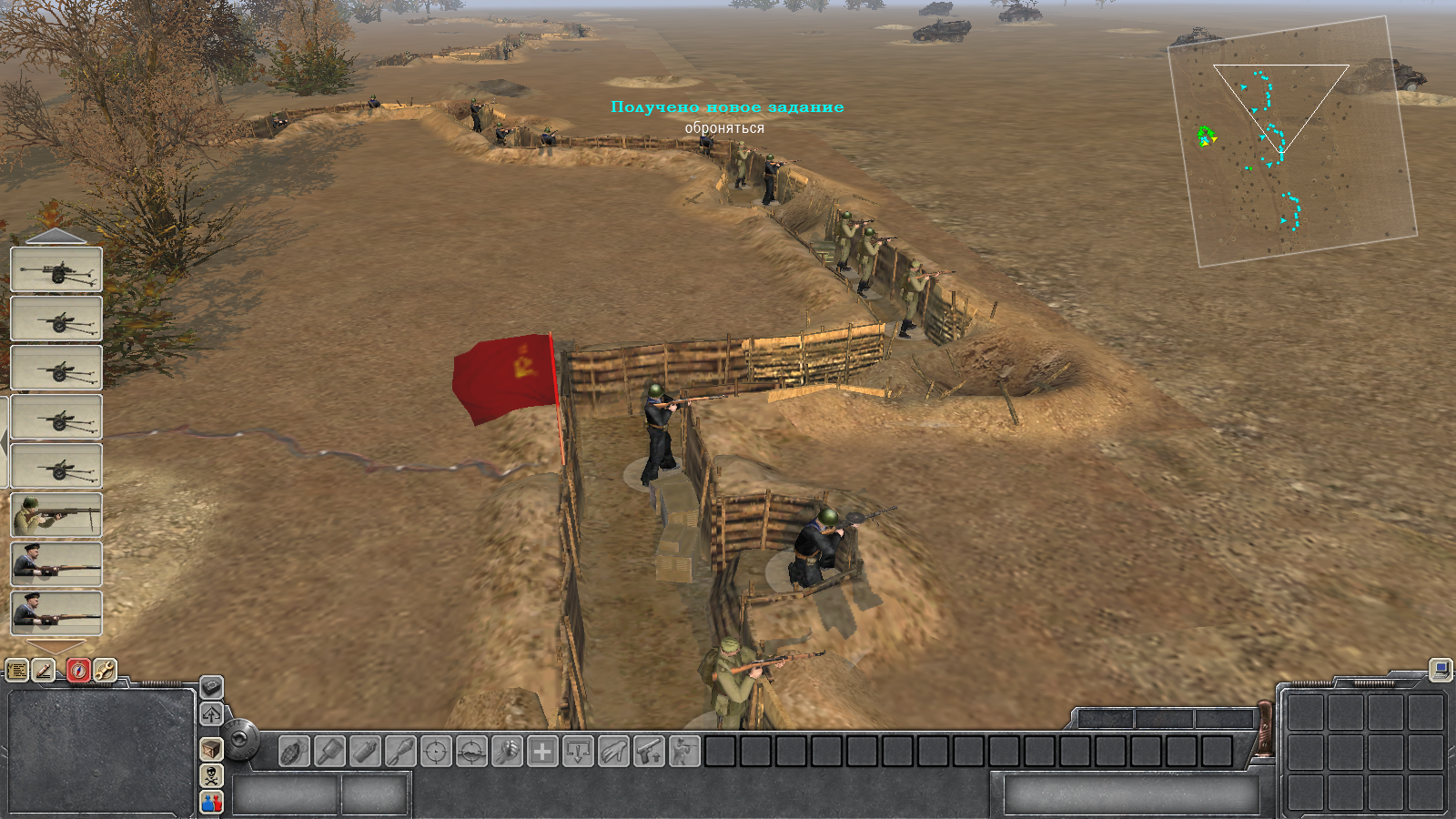Activate the fist melee command
This screenshot has height=819, width=1456.
[x=507, y=753]
